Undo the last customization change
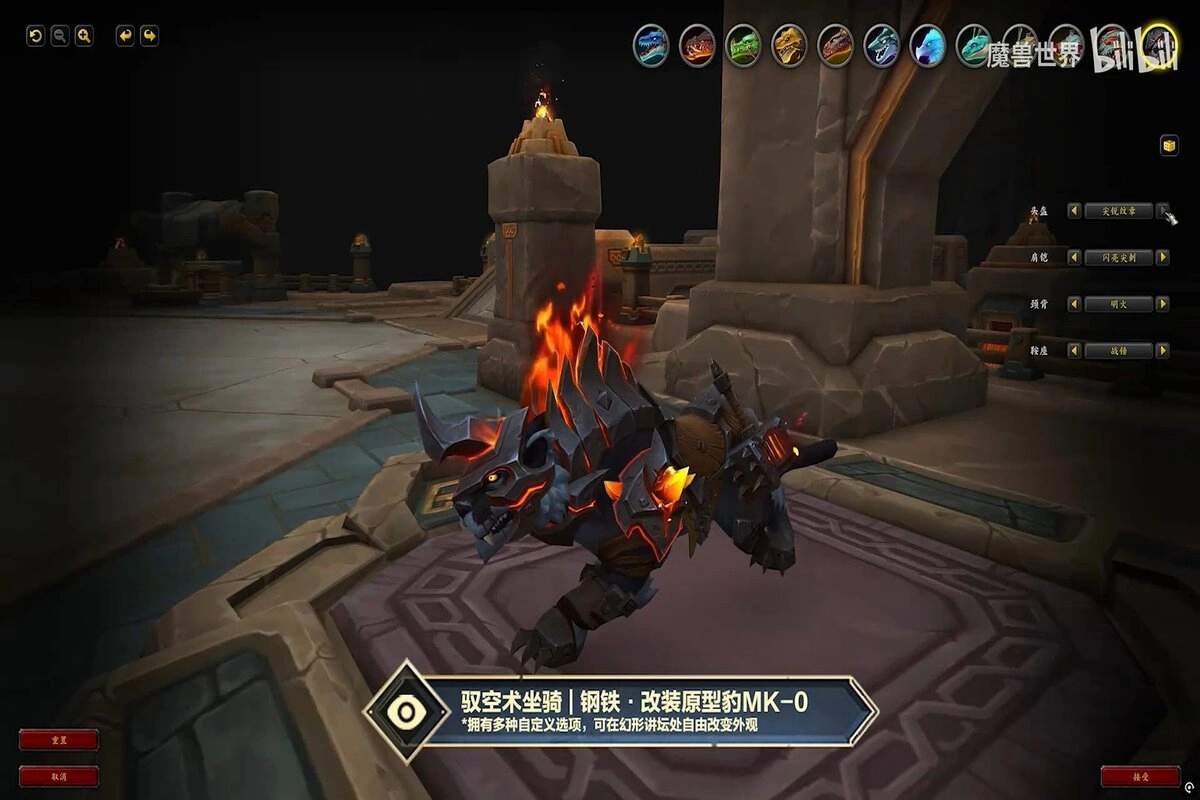The image size is (1200, 800). [x=125, y=36]
